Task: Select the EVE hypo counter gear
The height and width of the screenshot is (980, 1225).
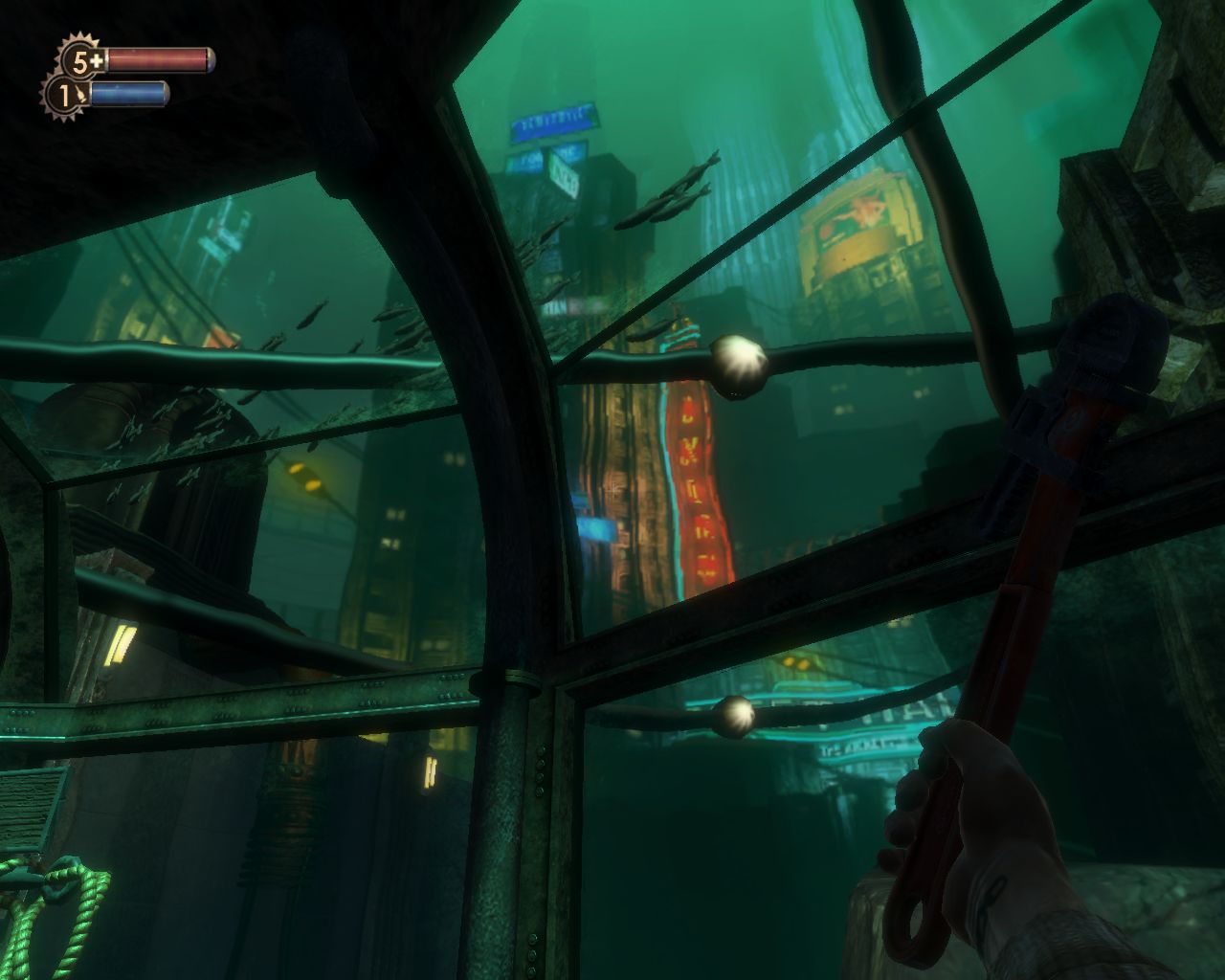Action: pyautogui.click(x=66, y=96)
